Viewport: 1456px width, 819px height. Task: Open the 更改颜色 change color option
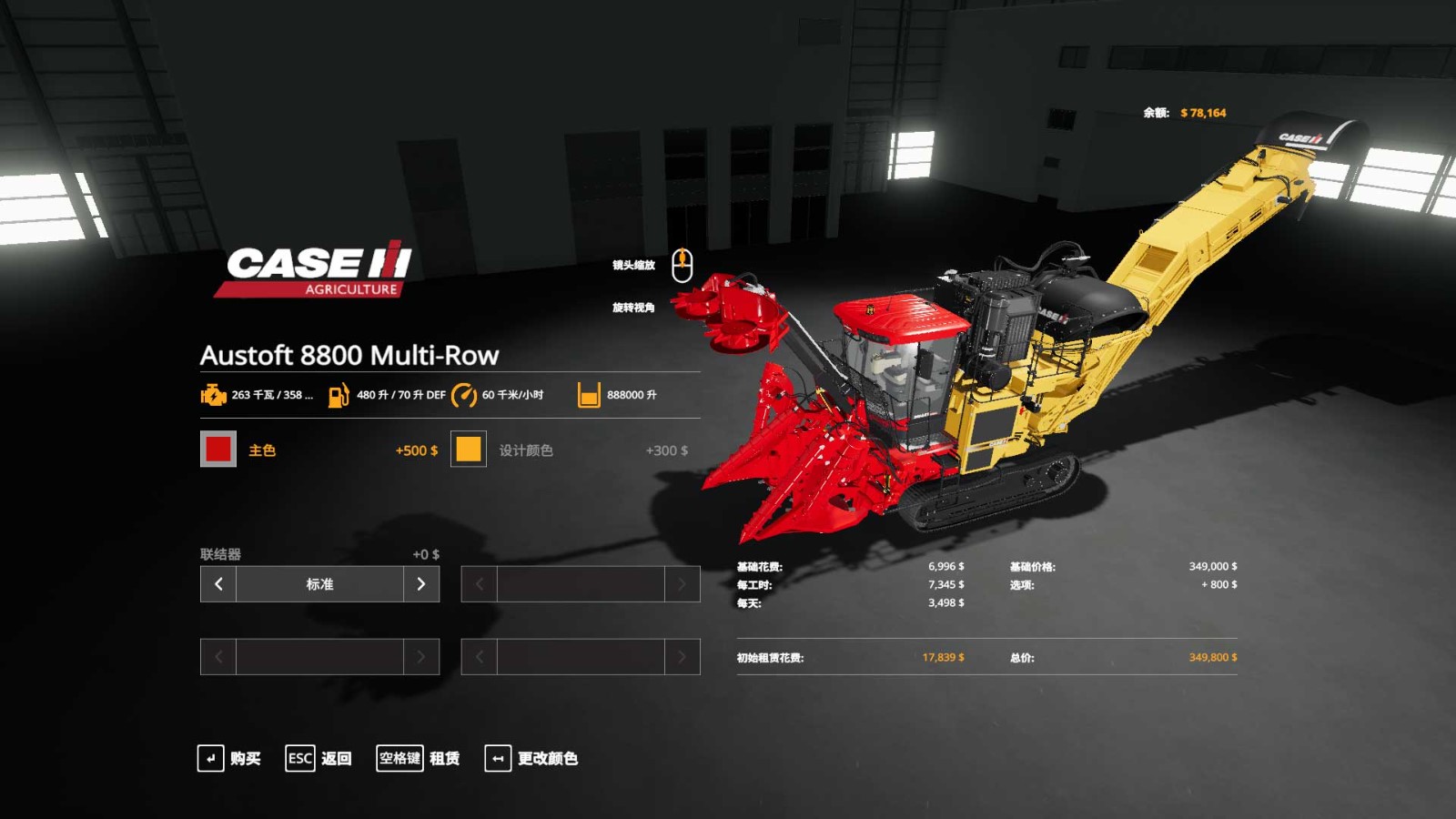click(531, 758)
